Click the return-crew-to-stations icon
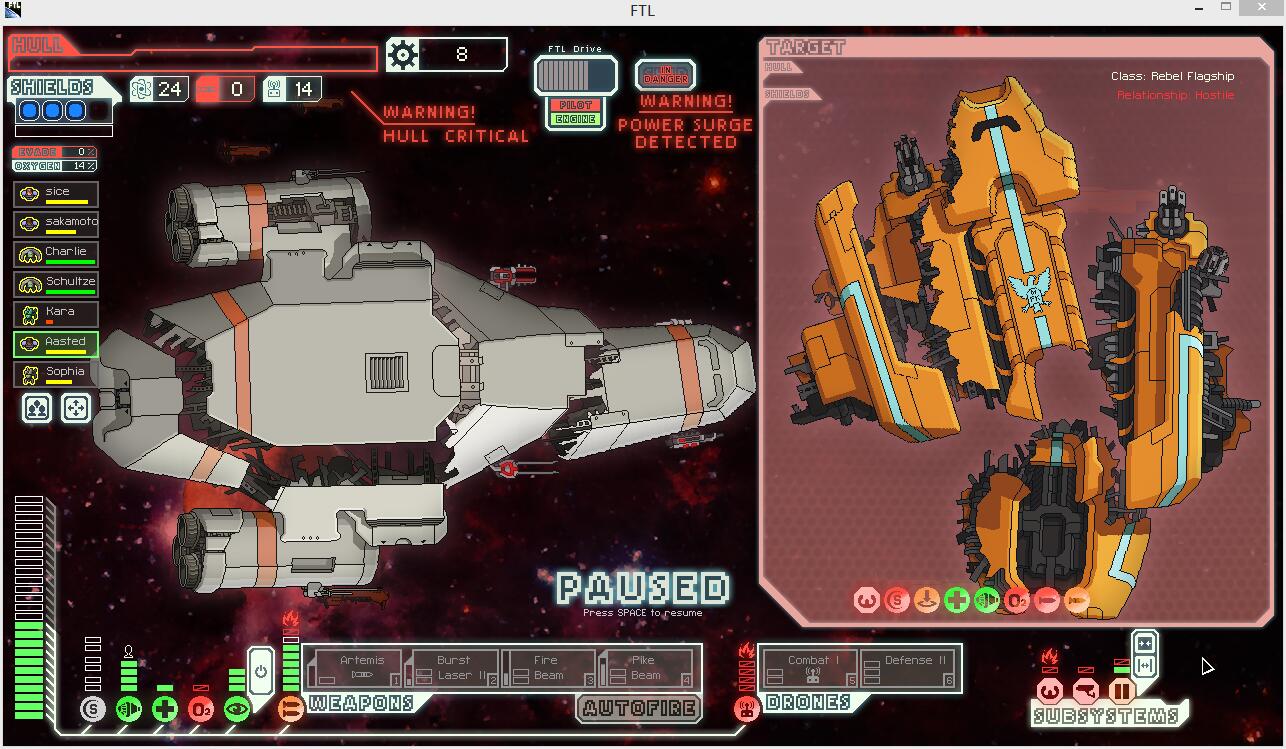Image resolution: width=1286 pixels, height=749 pixels. coord(75,408)
